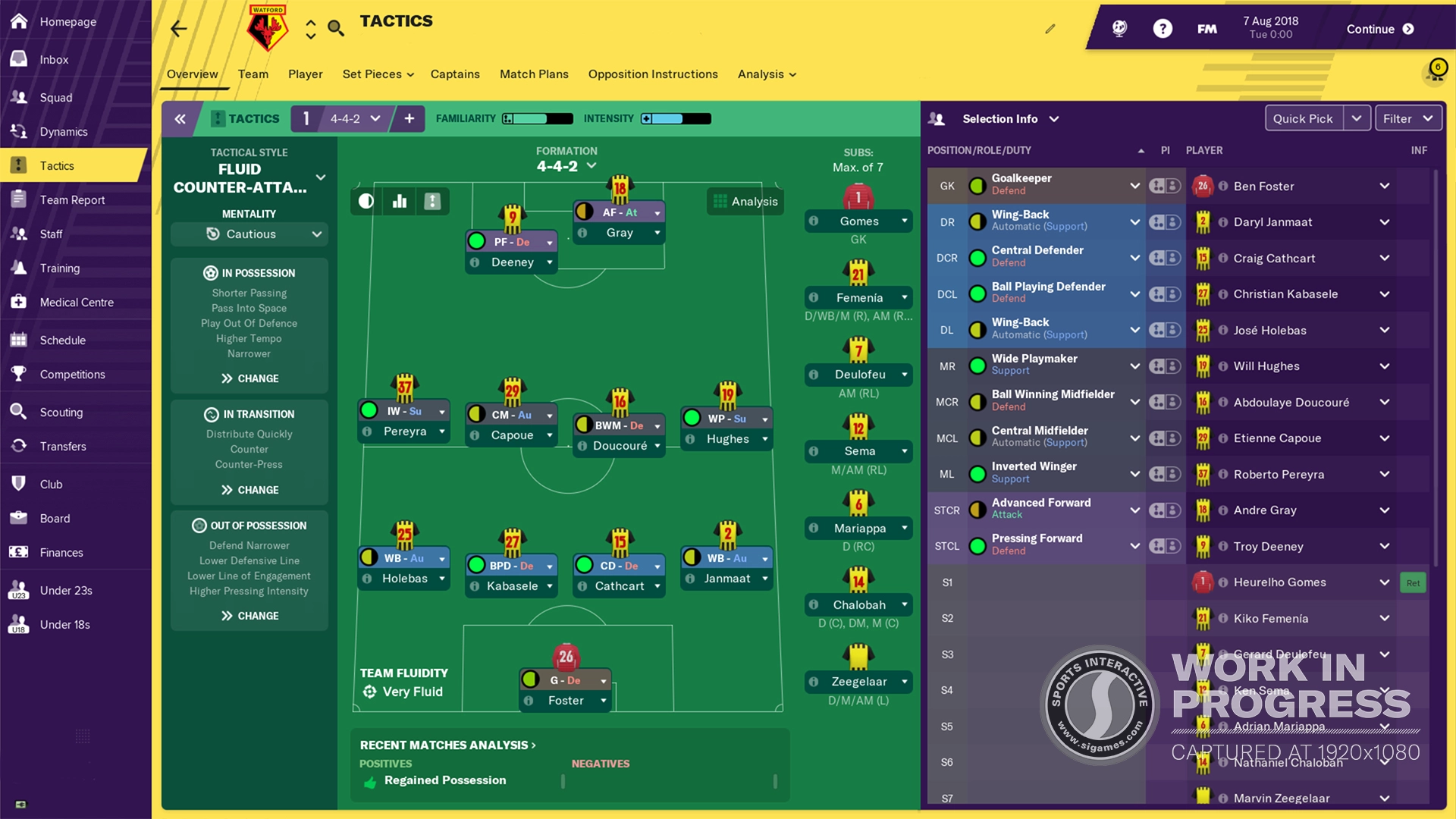Open the Opposition Instructions tab
The width and height of the screenshot is (1456, 819).
653,74
